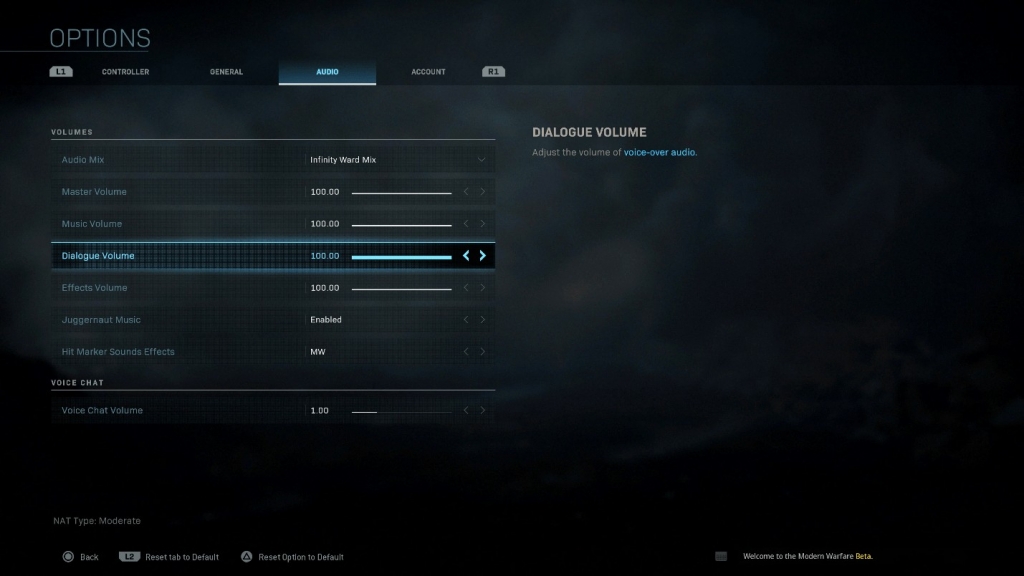Open the Audio Mix dropdown
Image resolution: width=1024 pixels, height=576 pixels.
coord(398,160)
